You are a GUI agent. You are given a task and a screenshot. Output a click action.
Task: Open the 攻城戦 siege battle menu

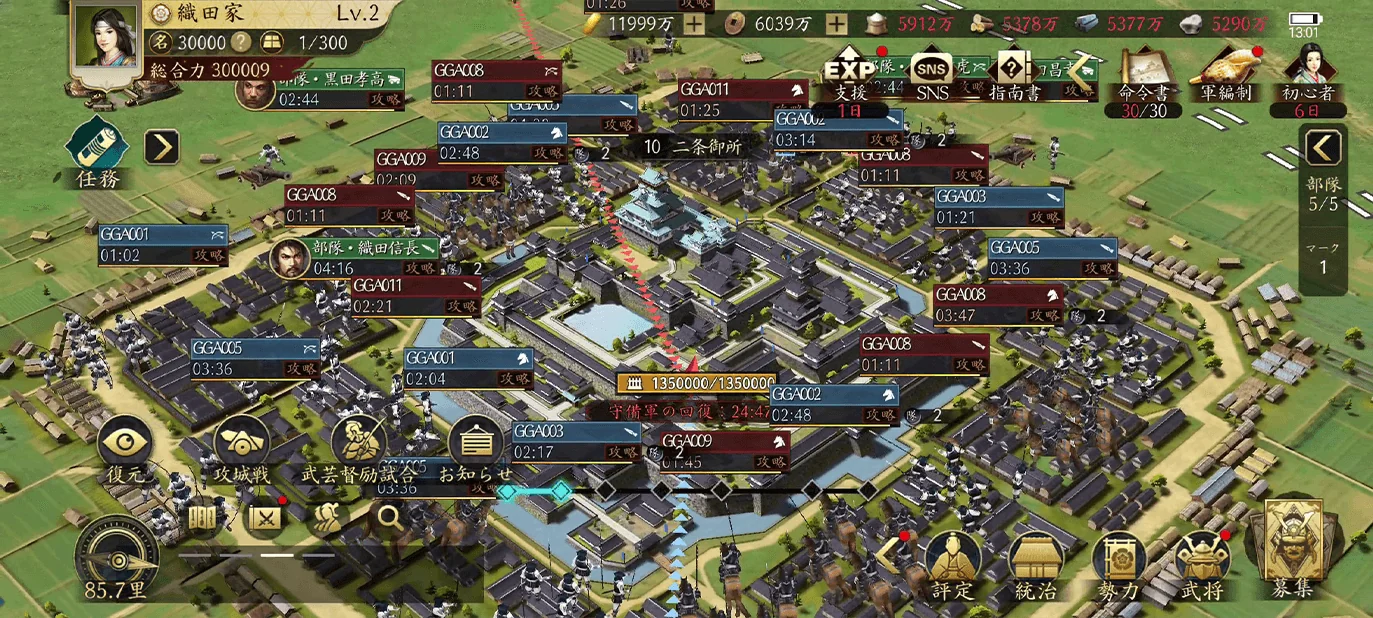tap(242, 445)
